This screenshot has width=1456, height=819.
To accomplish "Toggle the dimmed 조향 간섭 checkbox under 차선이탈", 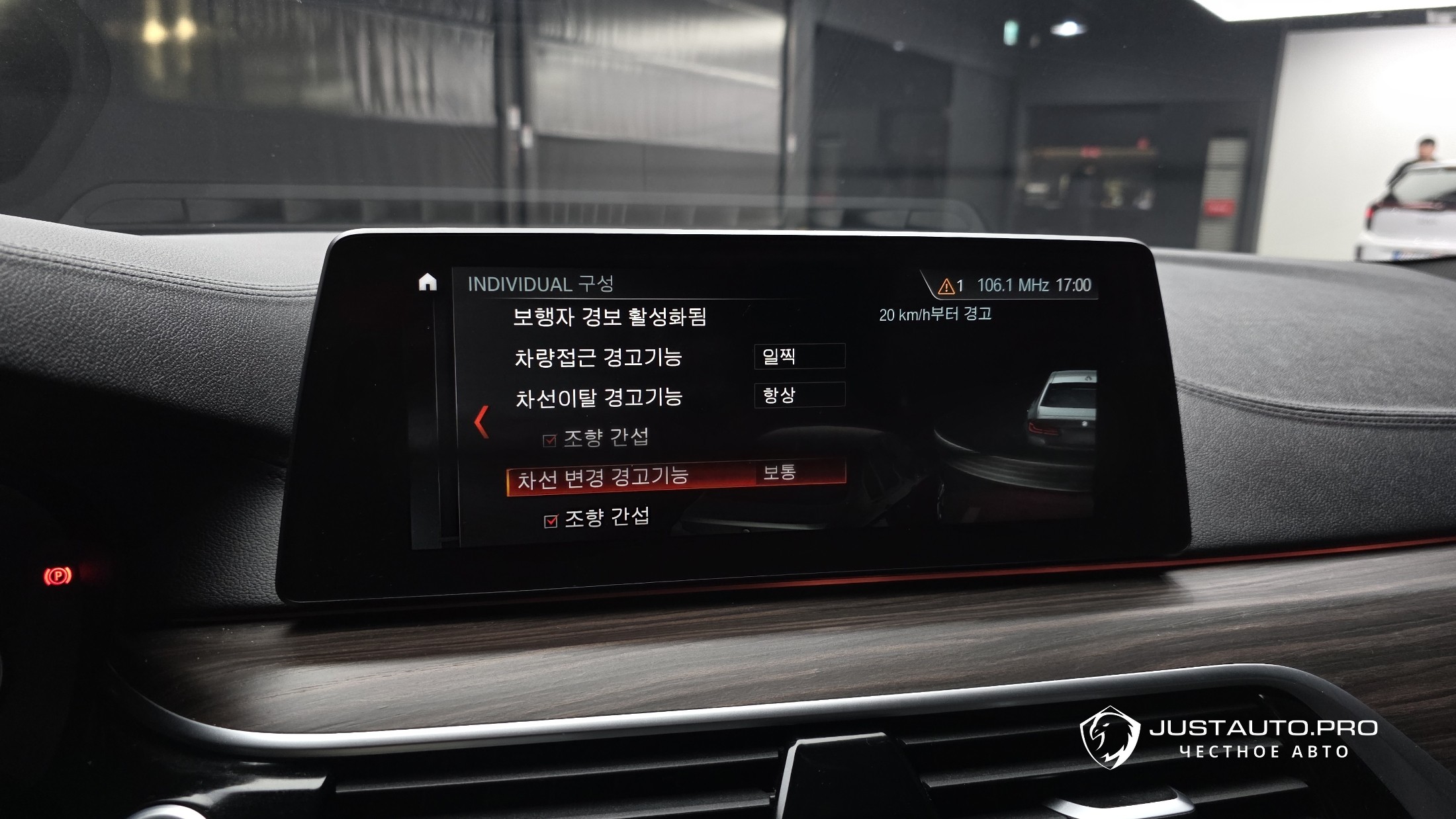I will (x=549, y=441).
